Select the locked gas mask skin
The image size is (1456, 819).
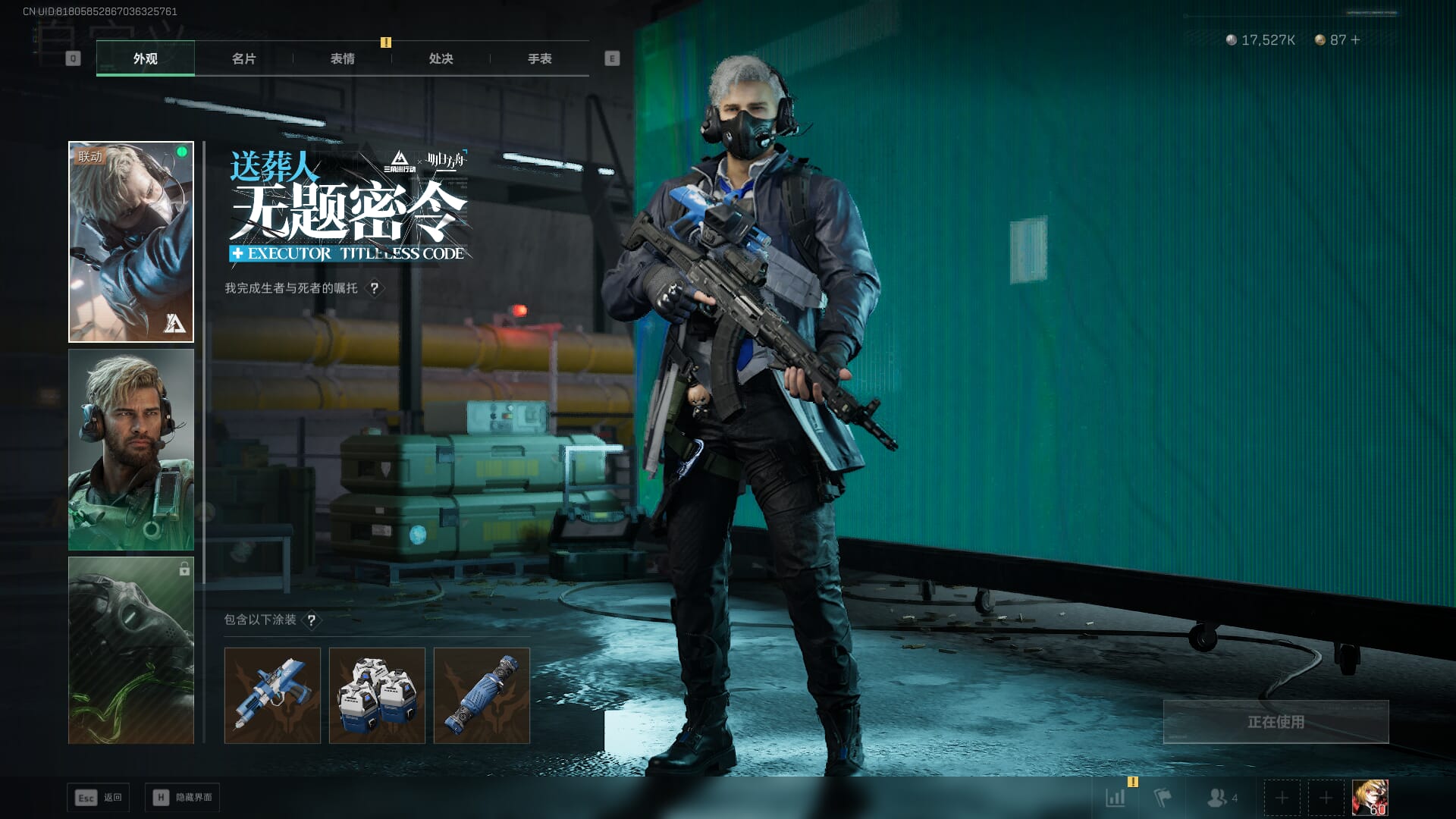pyautogui.click(x=131, y=650)
